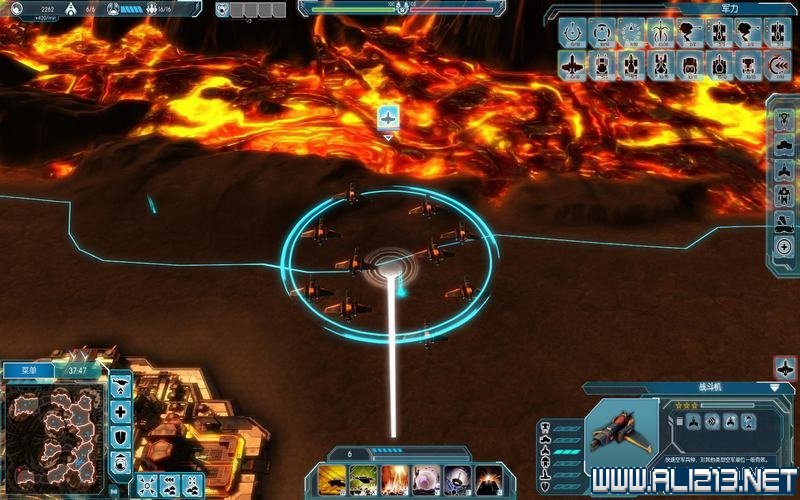Choose the spread-out arrows formation button
Image resolution: width=800 pixels, height=500 pixels.
147,485
